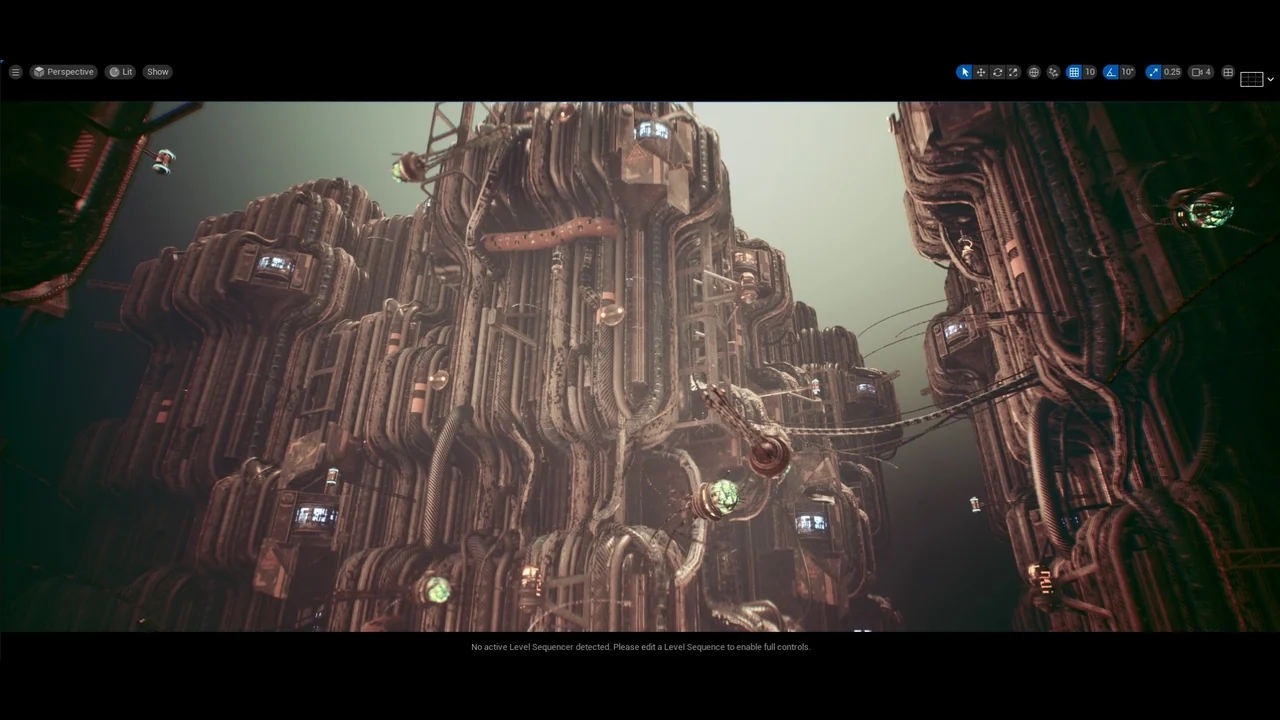1280x720 pixels.
Task: Click the rotation snap angle 10 degrees
Action: [x=1127, y=71]
